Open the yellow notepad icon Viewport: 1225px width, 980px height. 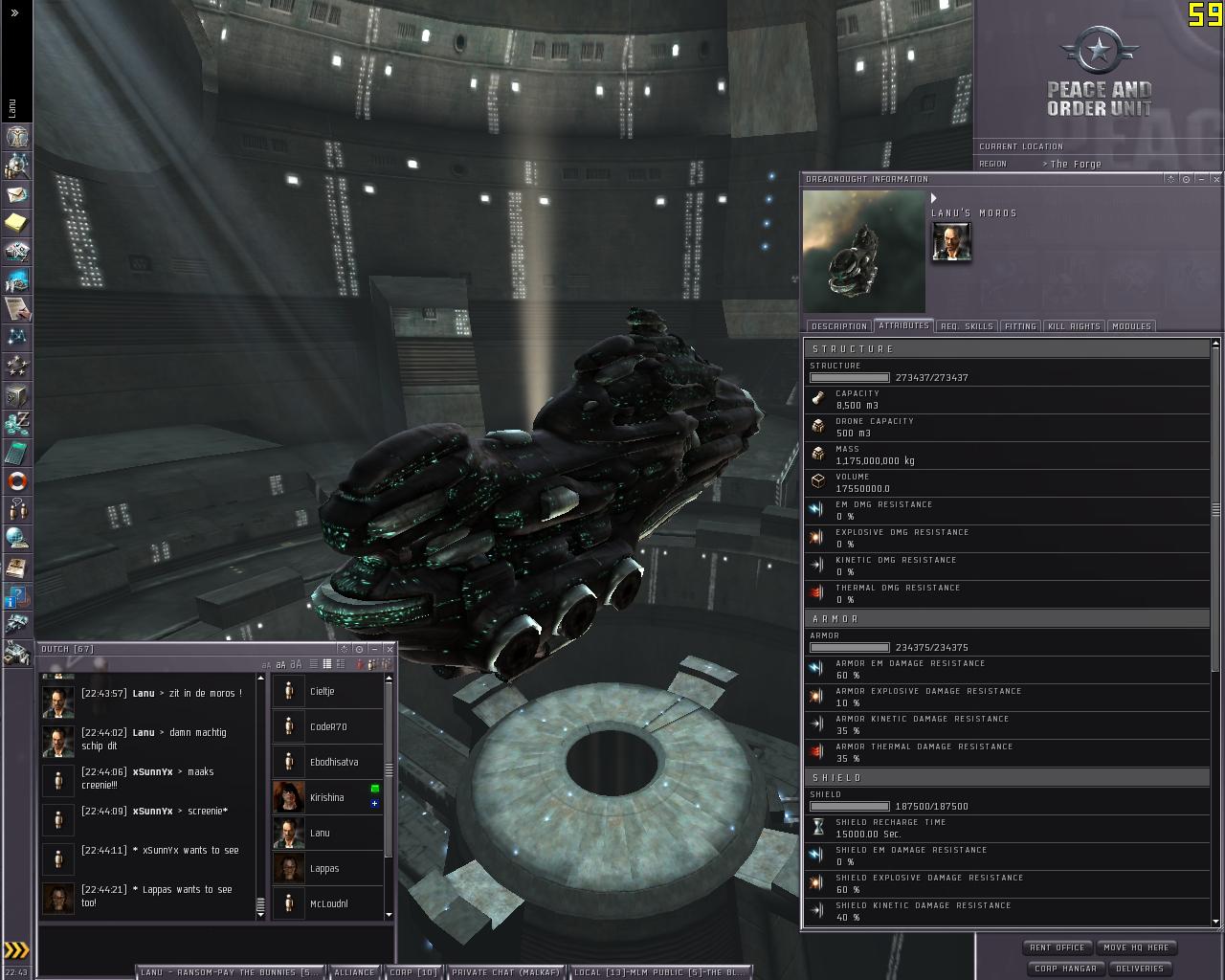pos(17,223)
